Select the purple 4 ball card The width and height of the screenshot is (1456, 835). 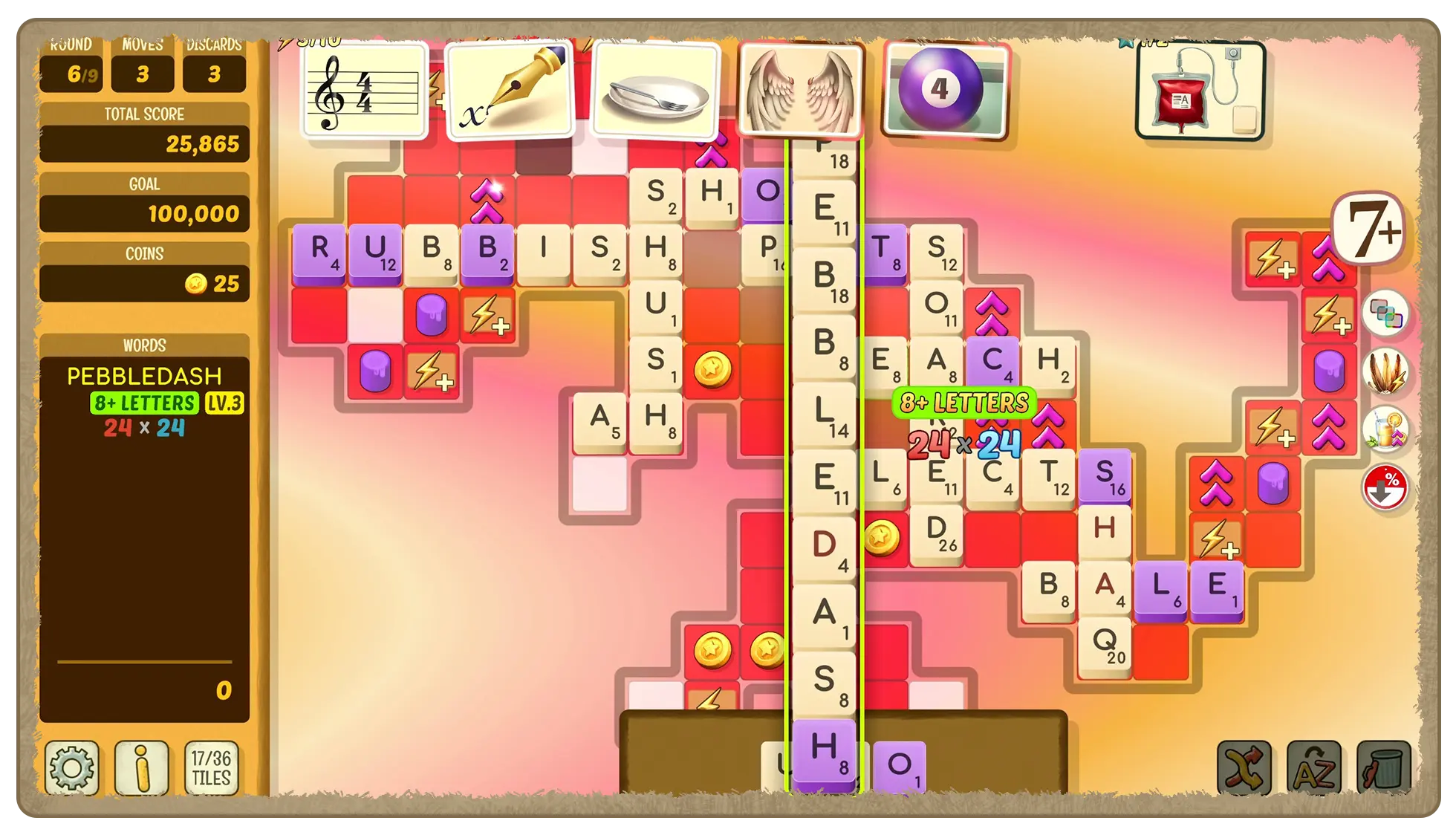point(946,90)
